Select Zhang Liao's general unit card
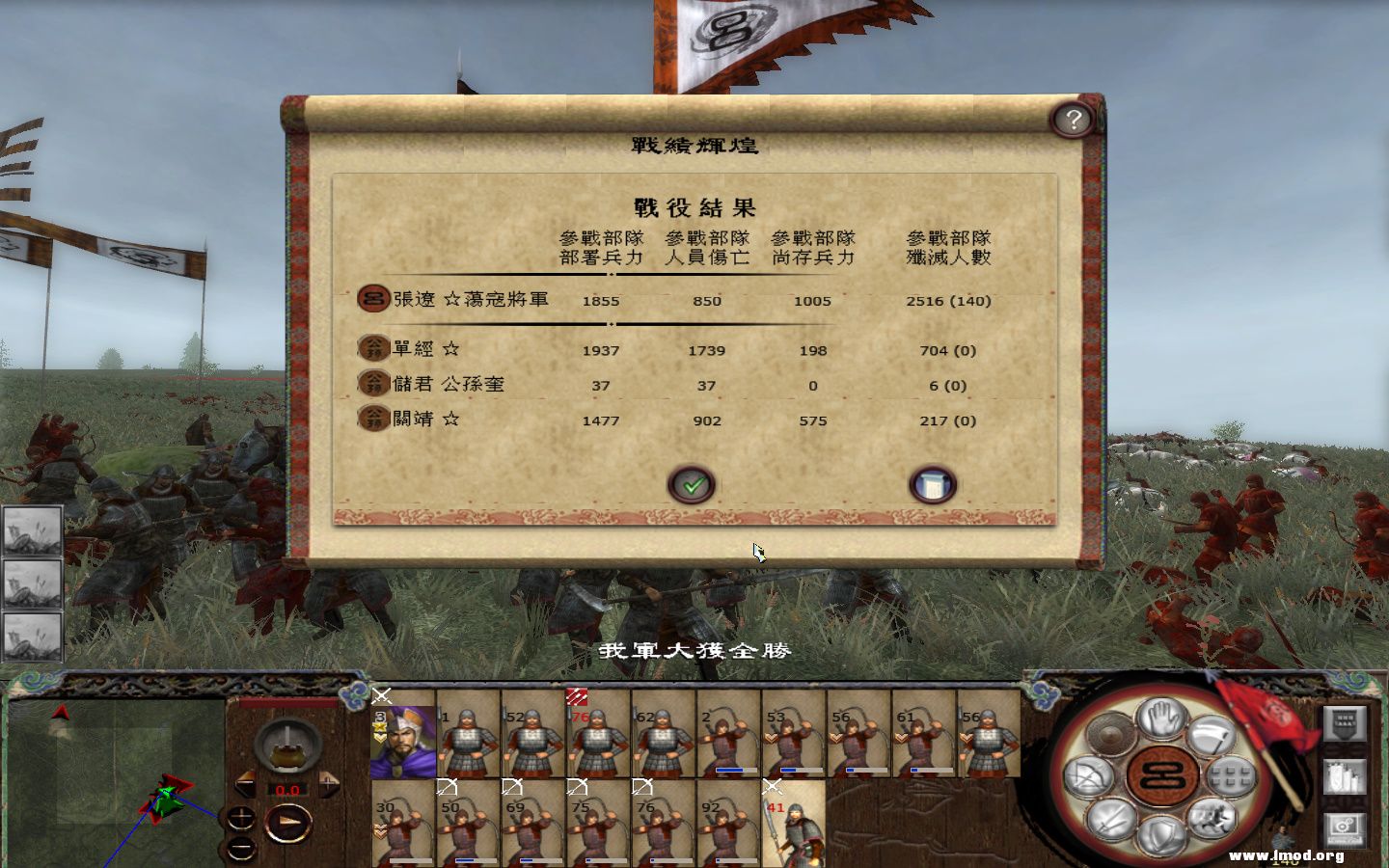The height and width of the screenshot is (868, 1389). coord(403,741)
